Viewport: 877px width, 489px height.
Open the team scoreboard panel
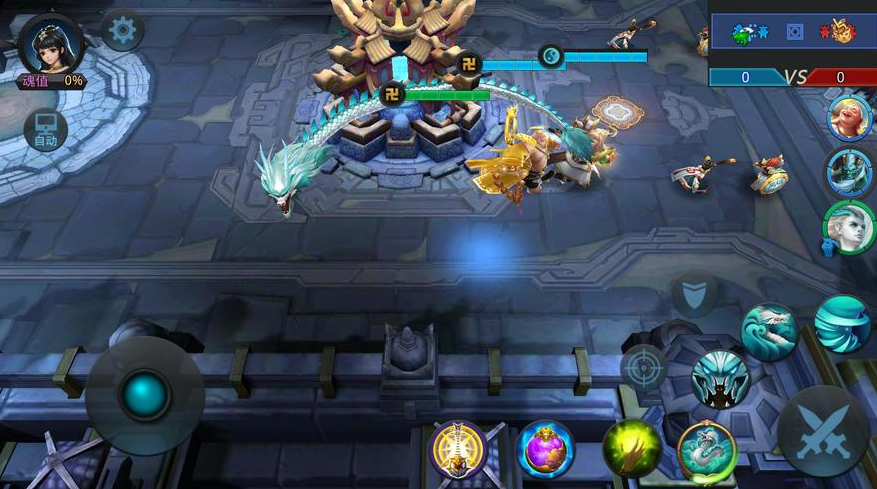pos(793,45)
